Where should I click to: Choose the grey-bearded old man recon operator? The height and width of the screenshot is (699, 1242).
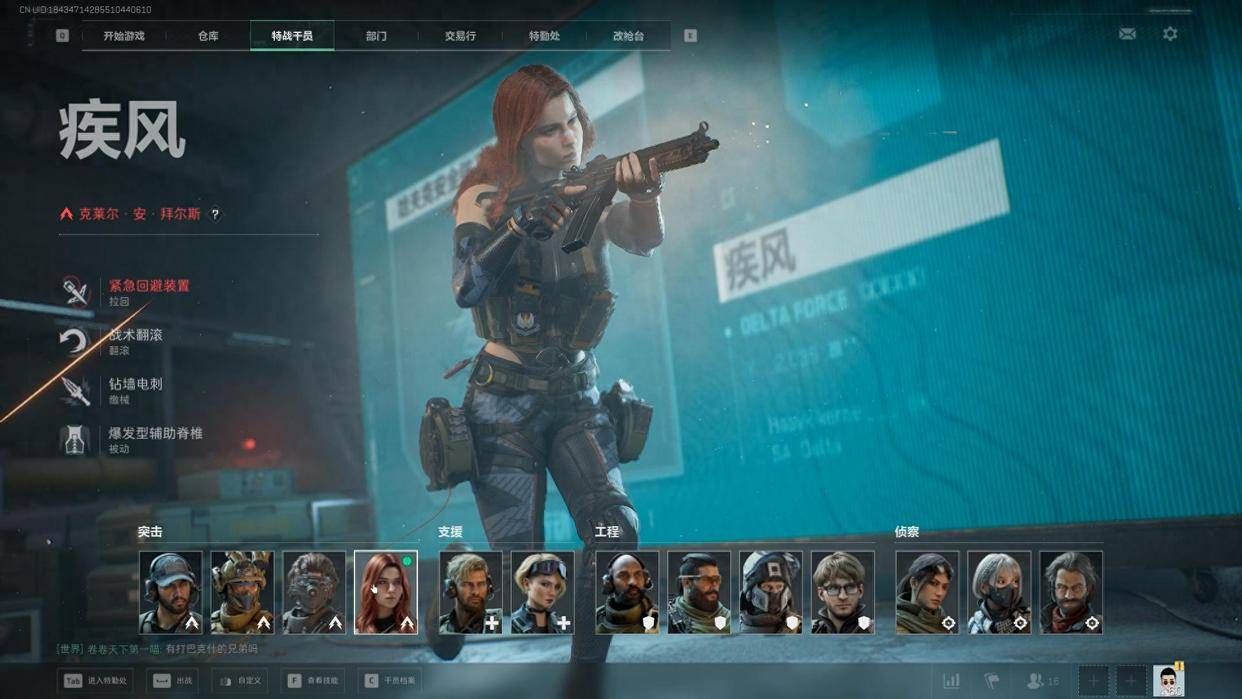point(1071,592)
